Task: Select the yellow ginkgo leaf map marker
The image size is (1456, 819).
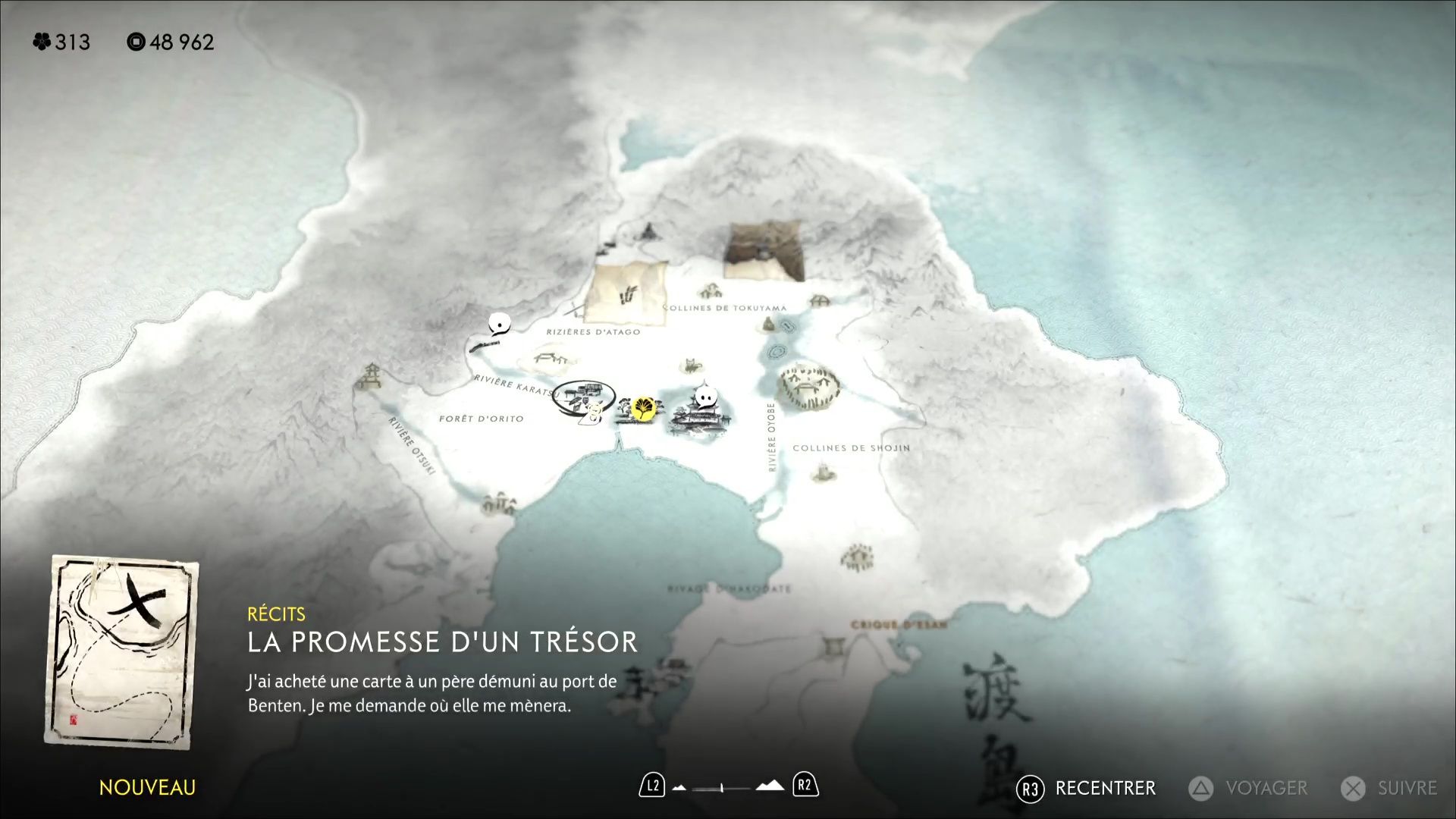Action: click(644, 409)
